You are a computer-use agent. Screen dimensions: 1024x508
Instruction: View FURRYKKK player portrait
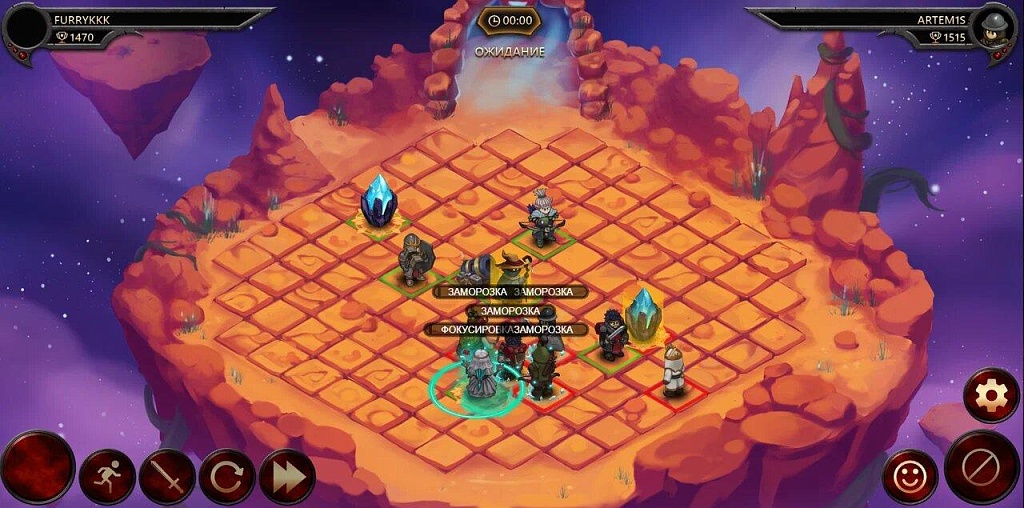28,28
